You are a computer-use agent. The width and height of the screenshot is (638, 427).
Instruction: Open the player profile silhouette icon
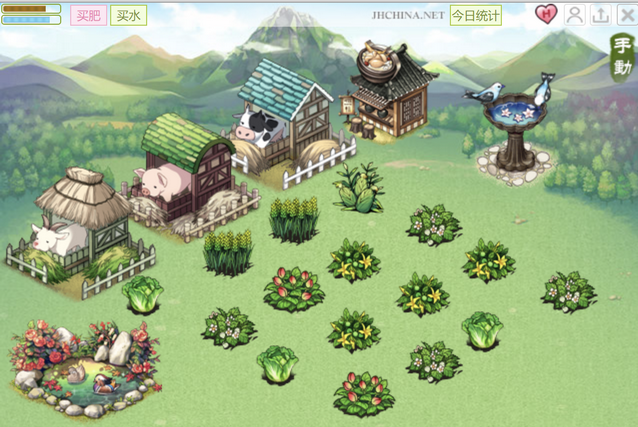coord(574,14)
